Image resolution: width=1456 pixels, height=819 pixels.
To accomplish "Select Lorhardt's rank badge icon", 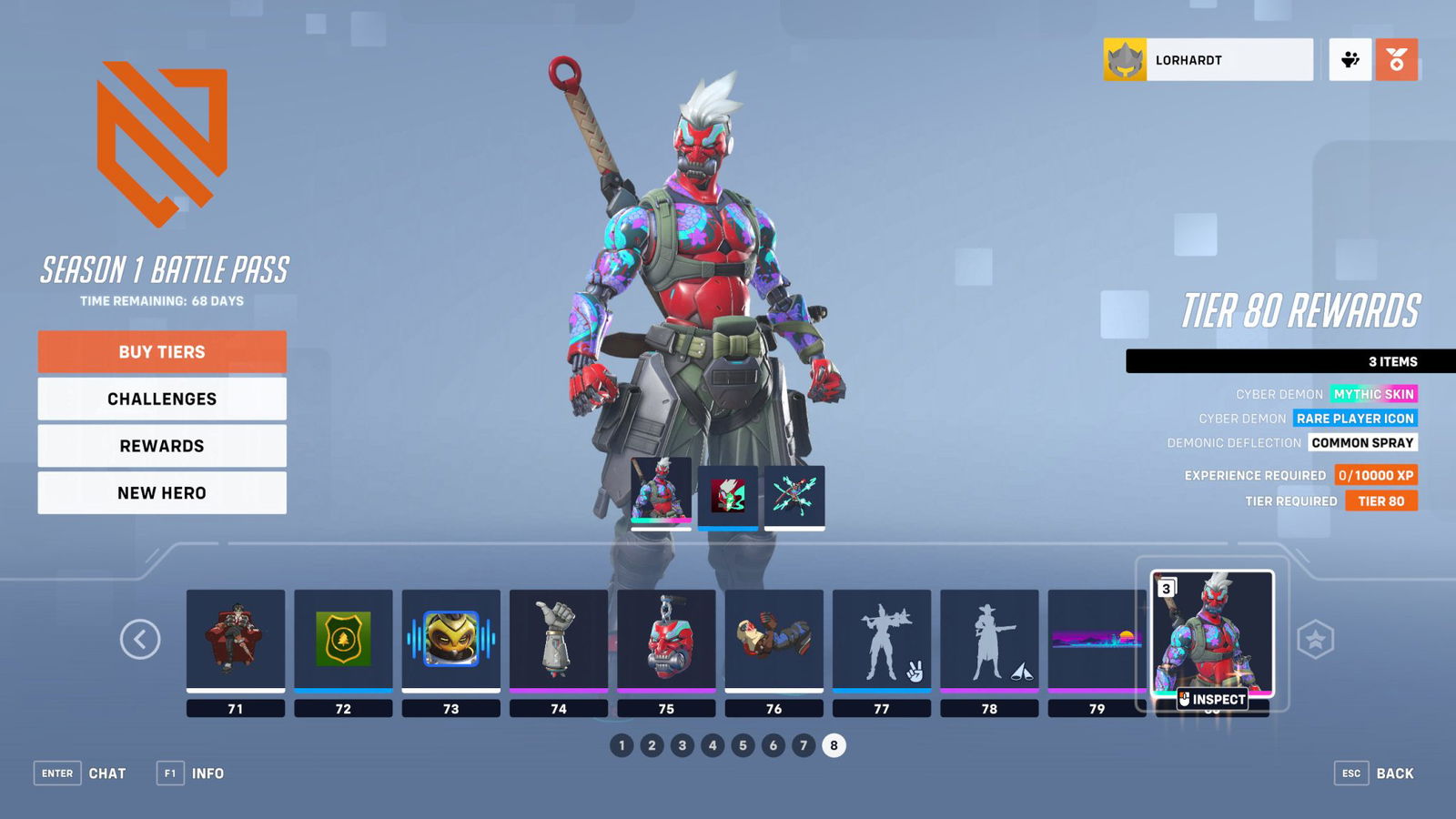I will point(1127,59).
